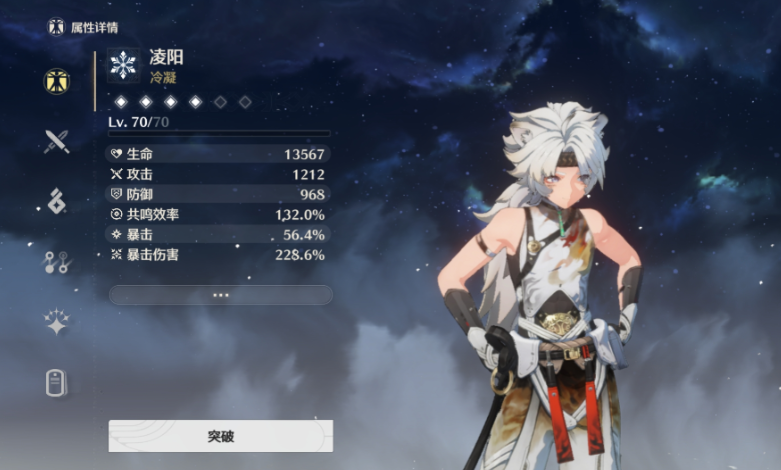Switch to the weapon tab with crossed swords
Screen dimensions: 781x470
click(x=56, y=141)
